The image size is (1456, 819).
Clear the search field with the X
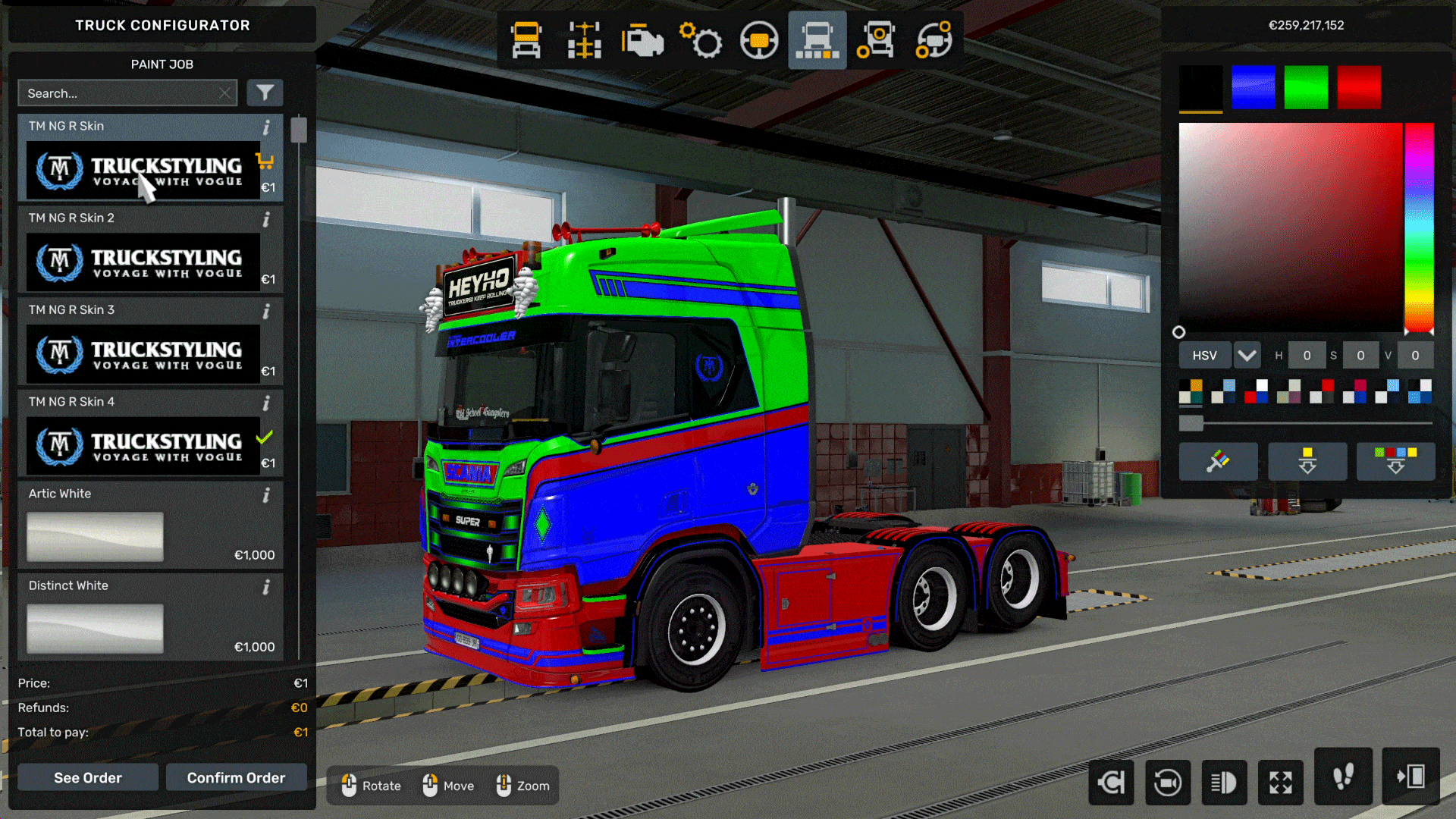tap(224, 93)
